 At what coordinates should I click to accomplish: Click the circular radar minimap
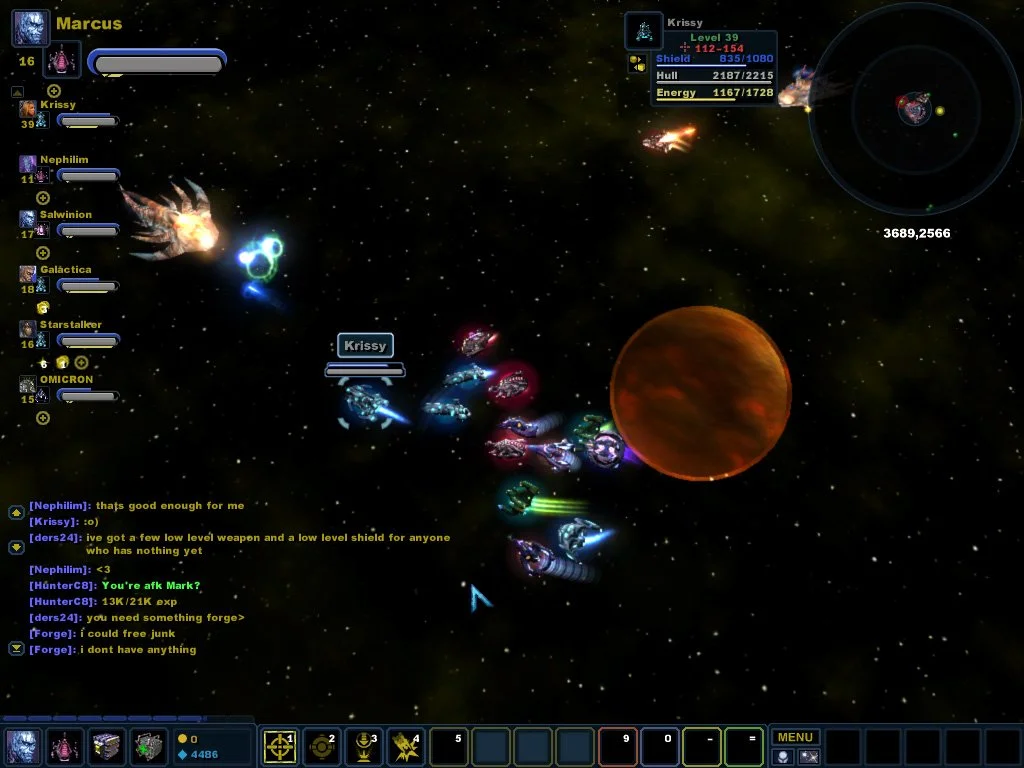click(914, 108)
